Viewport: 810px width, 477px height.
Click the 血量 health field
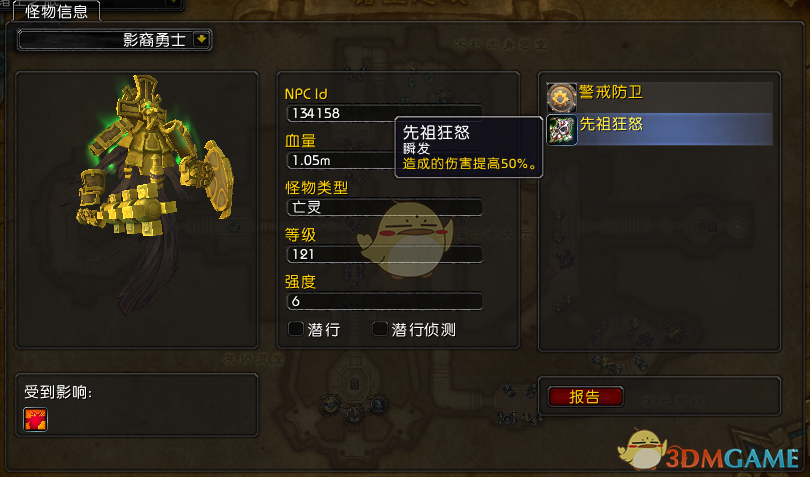click(x=340, y=160)
